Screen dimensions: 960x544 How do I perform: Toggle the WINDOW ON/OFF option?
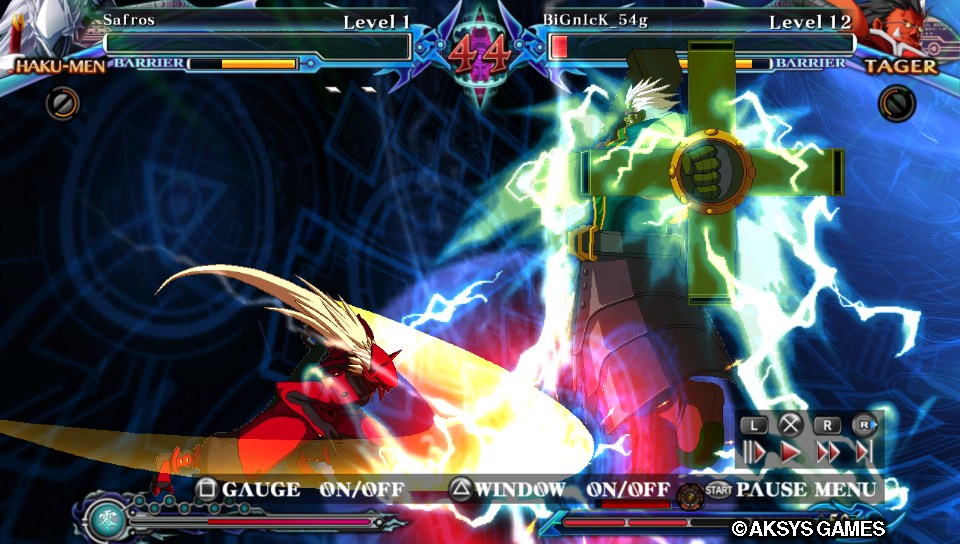558,490
